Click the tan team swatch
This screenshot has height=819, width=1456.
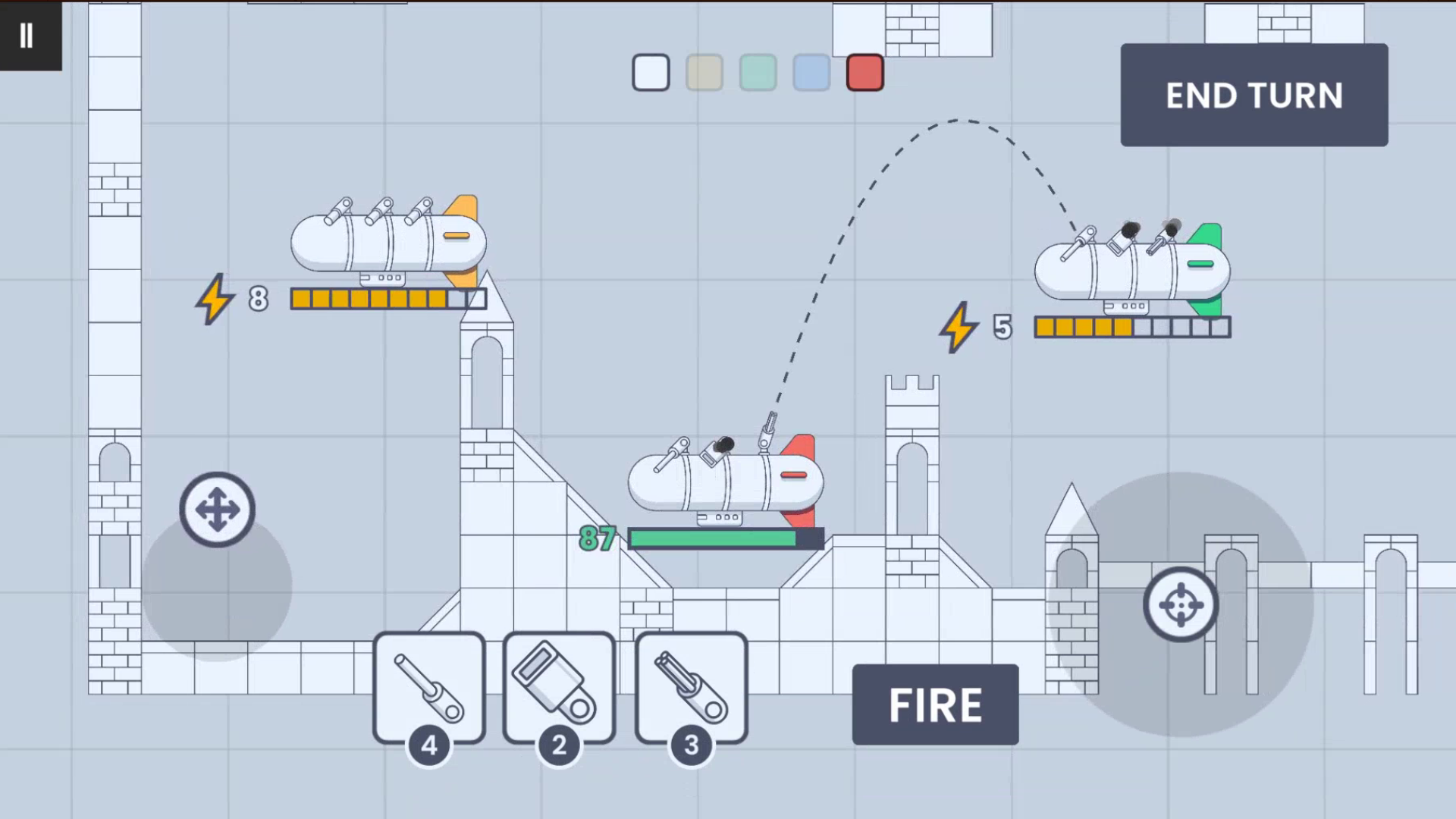(x=704, y=73)
